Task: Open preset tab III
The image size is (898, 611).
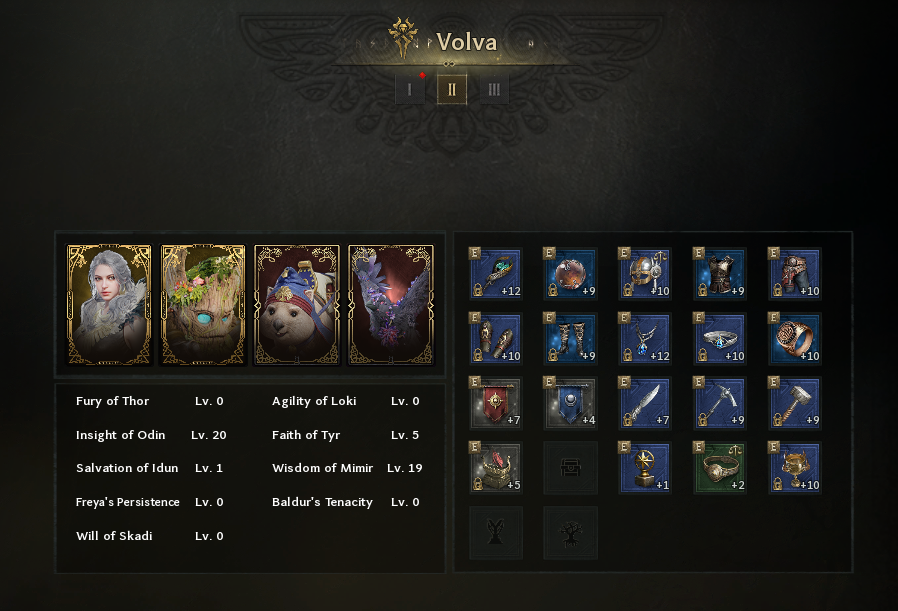Action: pyautogui.click(x=493, y=89)
